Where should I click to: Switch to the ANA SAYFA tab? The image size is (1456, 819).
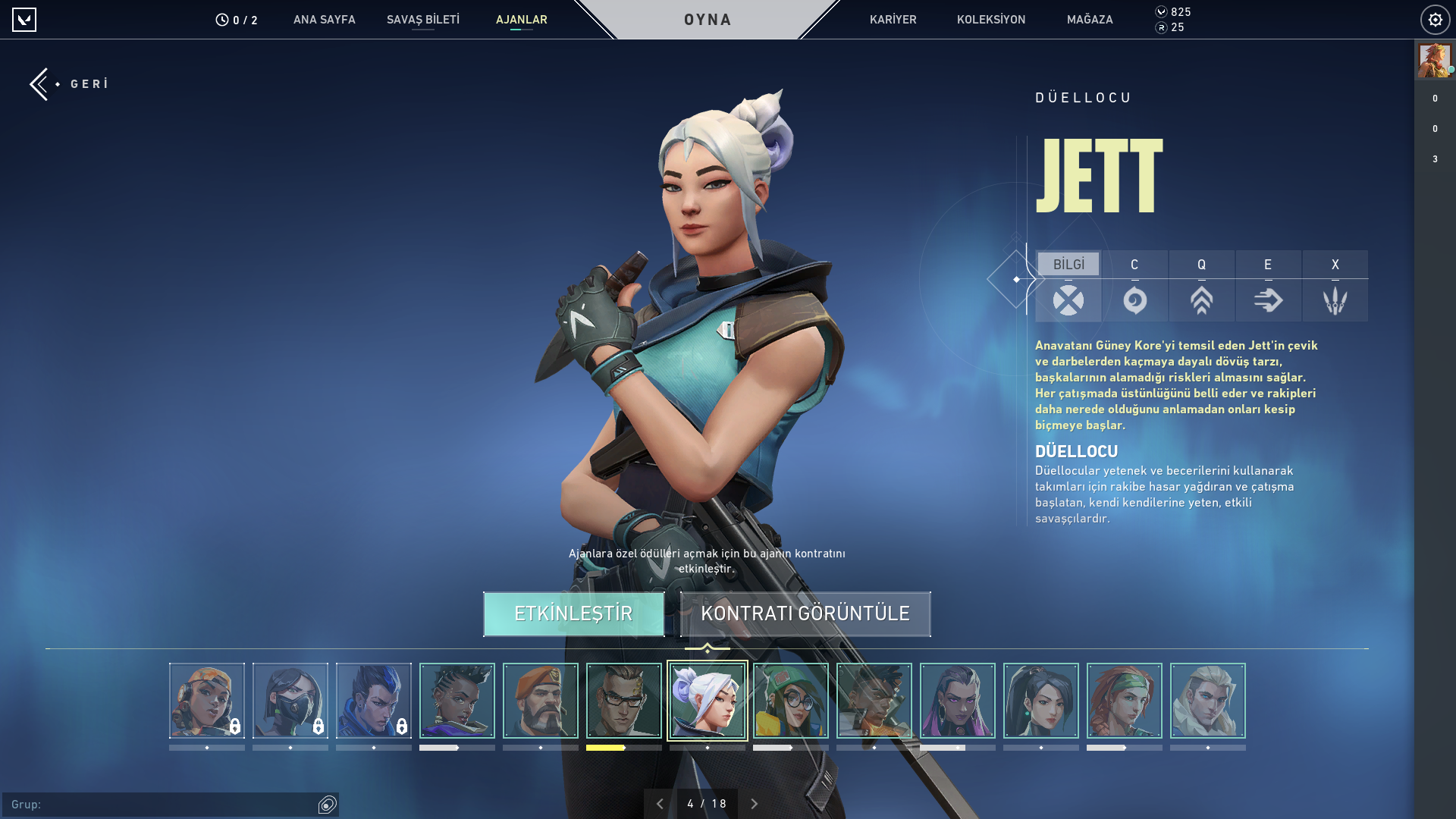pyautogui.click(x=324, y=20)
